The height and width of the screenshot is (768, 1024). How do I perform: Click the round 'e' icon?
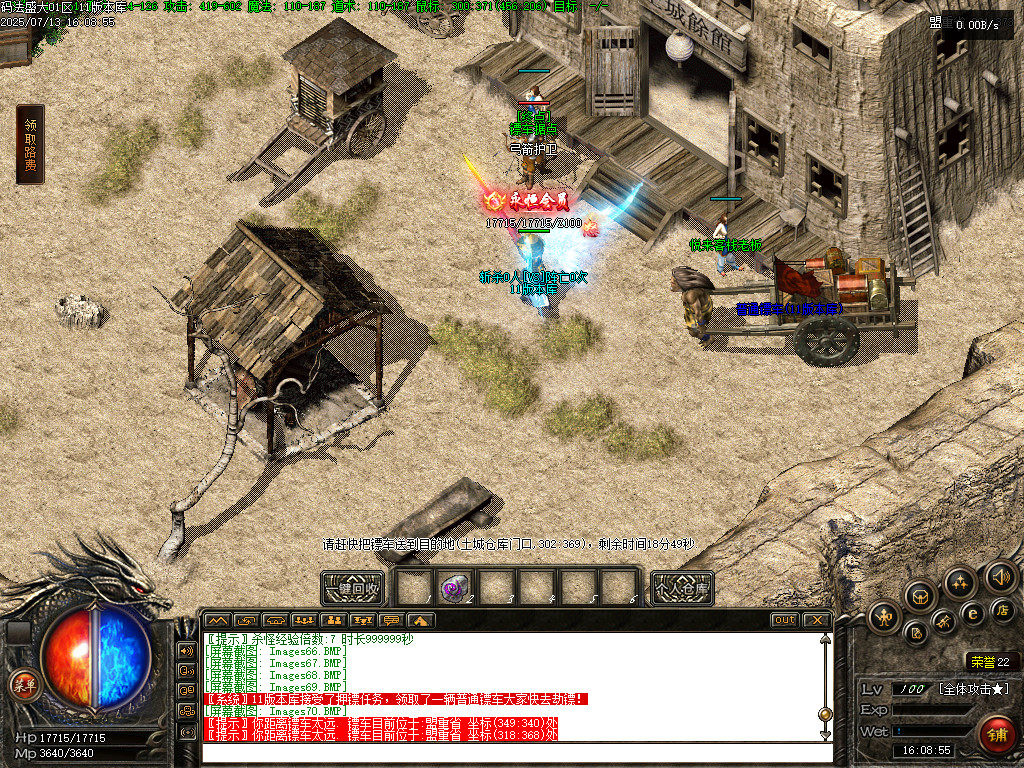972,612
